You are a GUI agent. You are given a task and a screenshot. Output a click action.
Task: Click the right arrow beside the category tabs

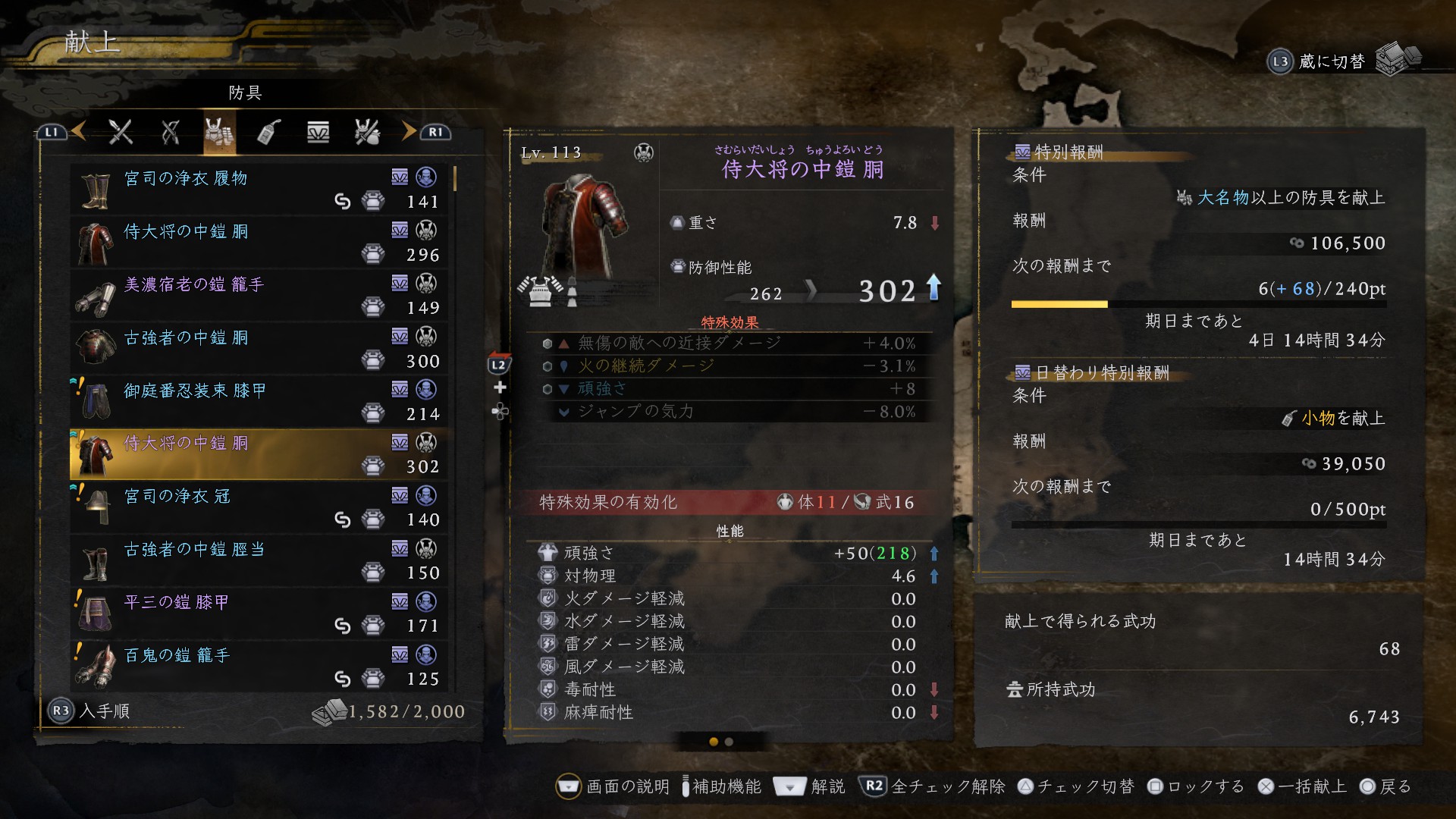click(409, 132)
